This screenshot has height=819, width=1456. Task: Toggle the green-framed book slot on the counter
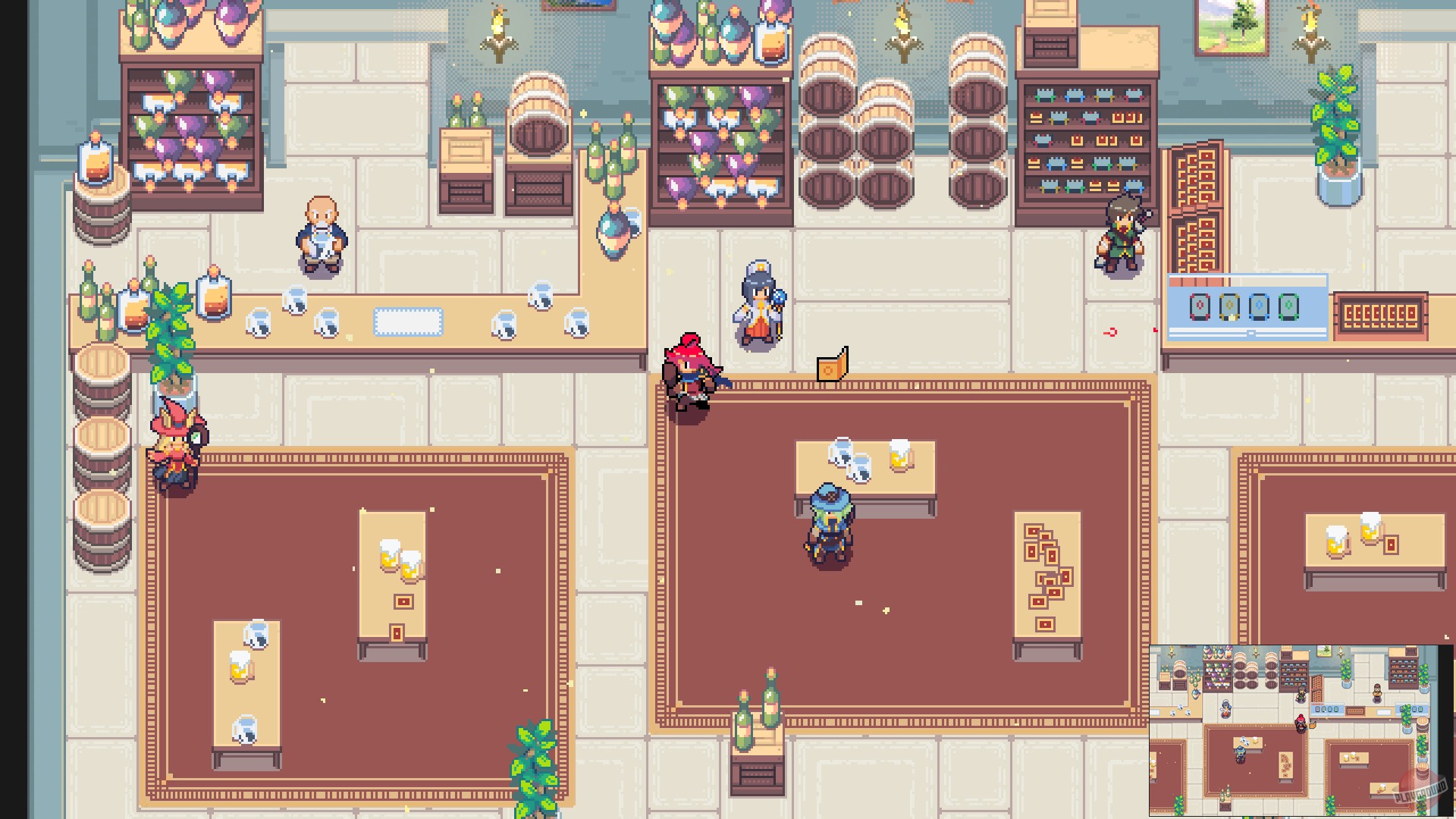1288,307
